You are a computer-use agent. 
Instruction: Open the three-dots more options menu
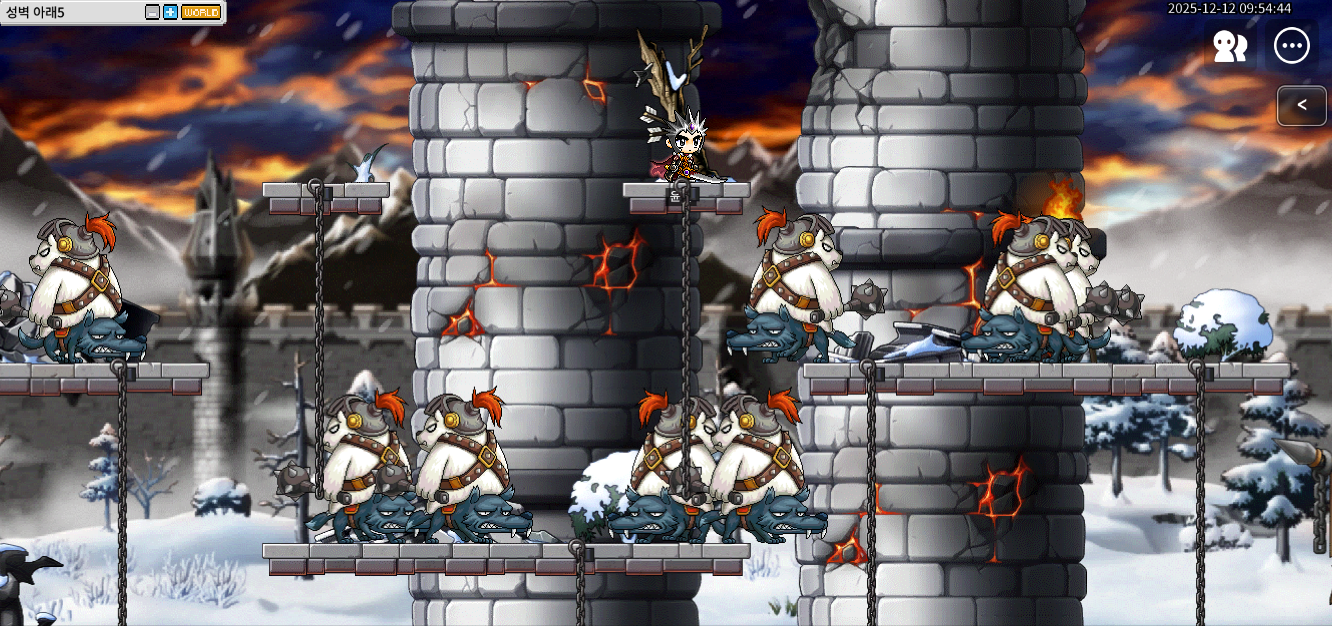[1292, 46]
